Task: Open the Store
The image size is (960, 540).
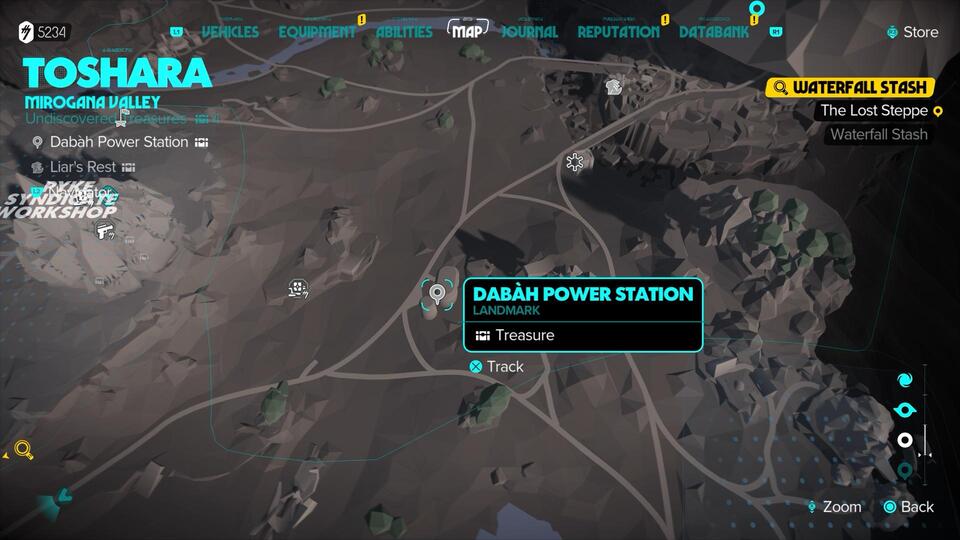Action: click(x=912, y=32)
